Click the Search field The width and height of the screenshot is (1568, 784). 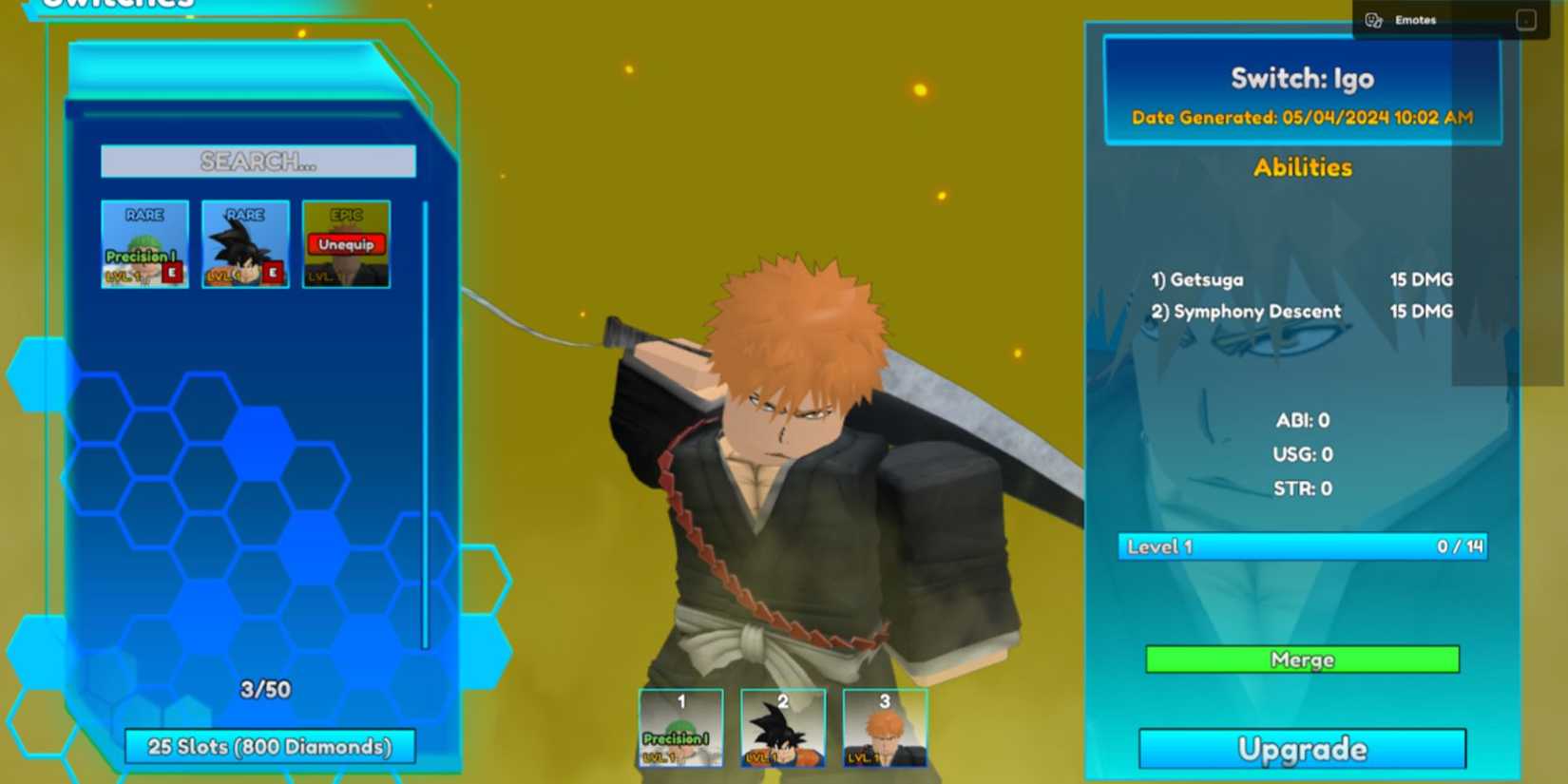click(x=258, y=161)
